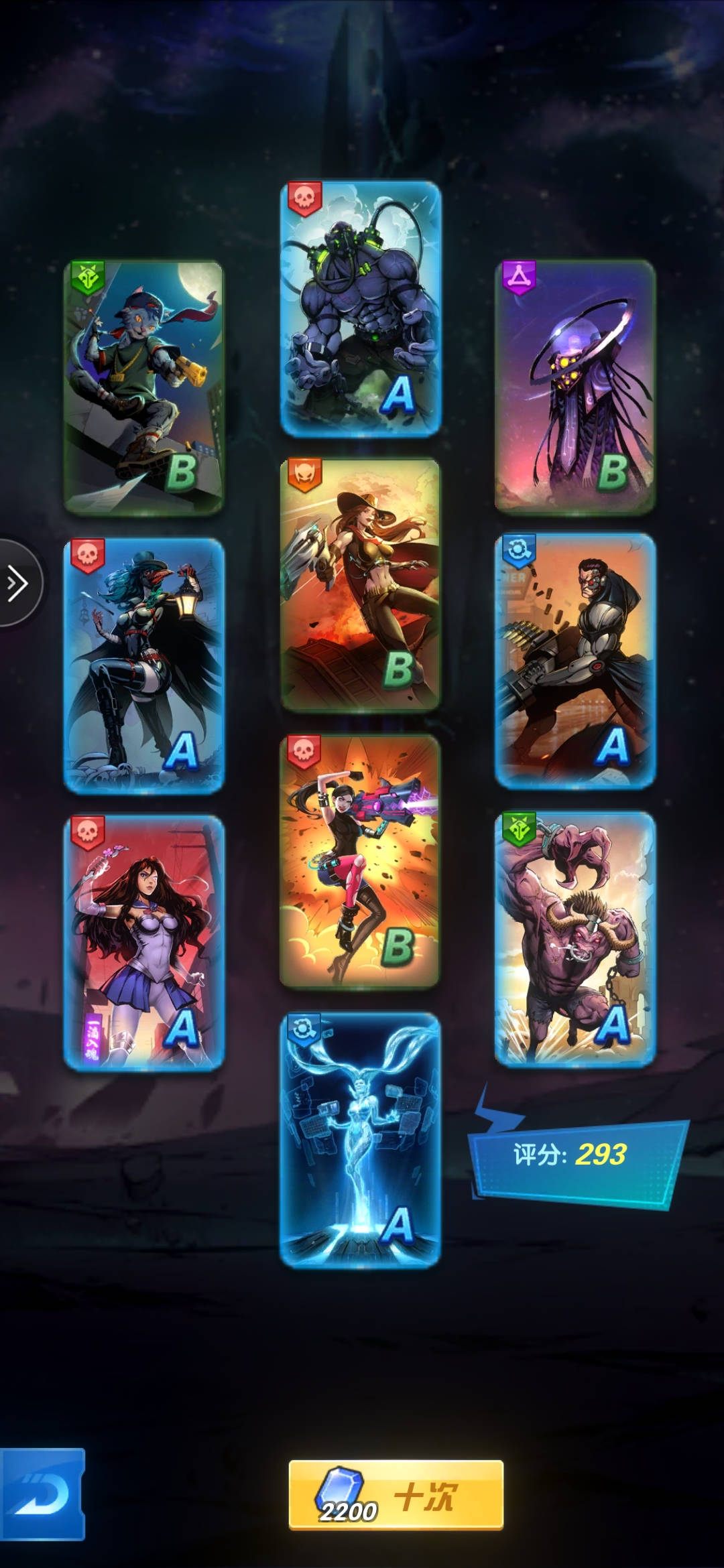Draw ten more times for 2200 gems
This screenshot has width=724, height=1568.
(396, 1496)
